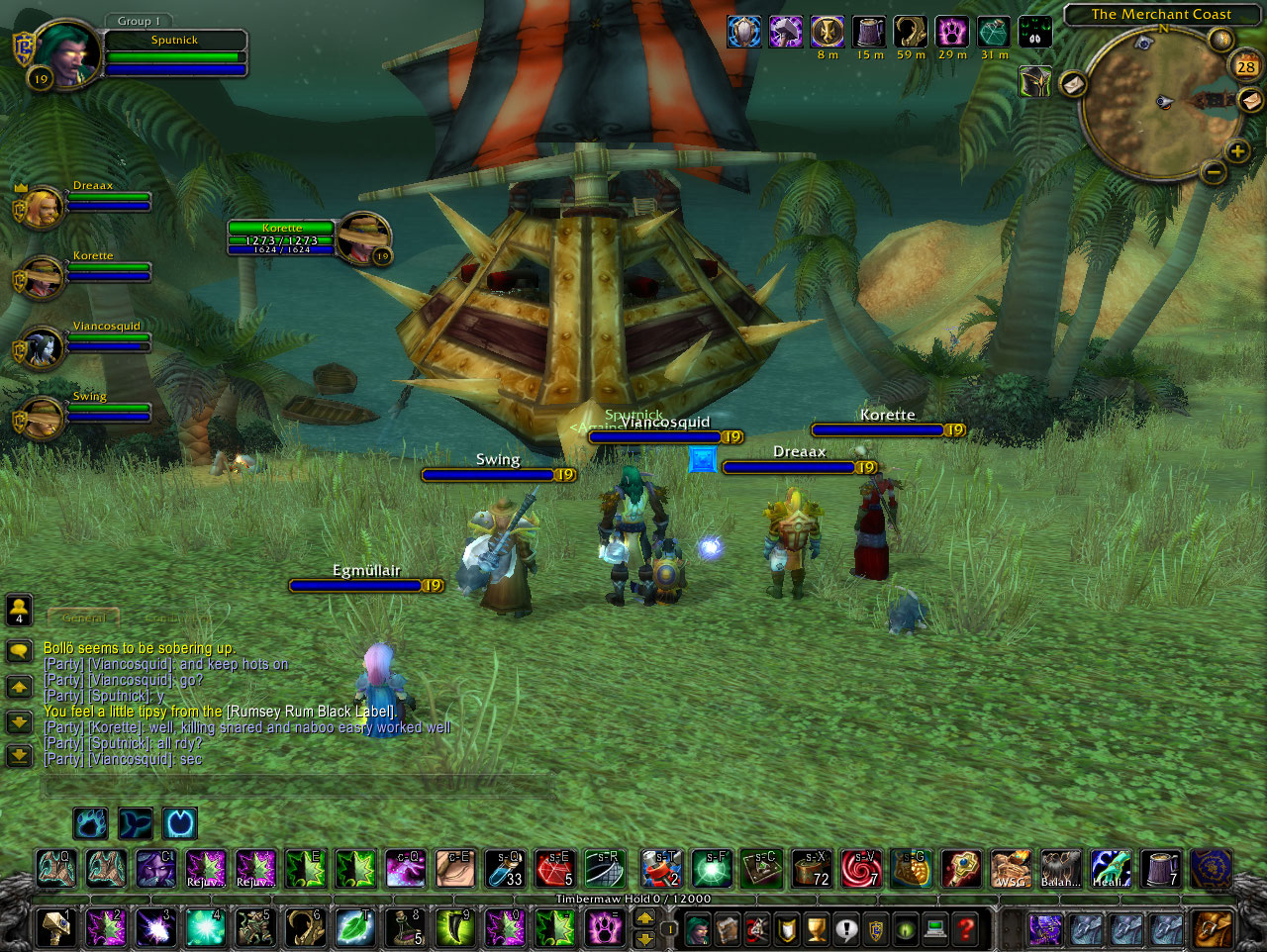Zoom out the minimap with minus button
Screen dimensions: 1267x952
pyautogui.click(x=1215, y=172)
